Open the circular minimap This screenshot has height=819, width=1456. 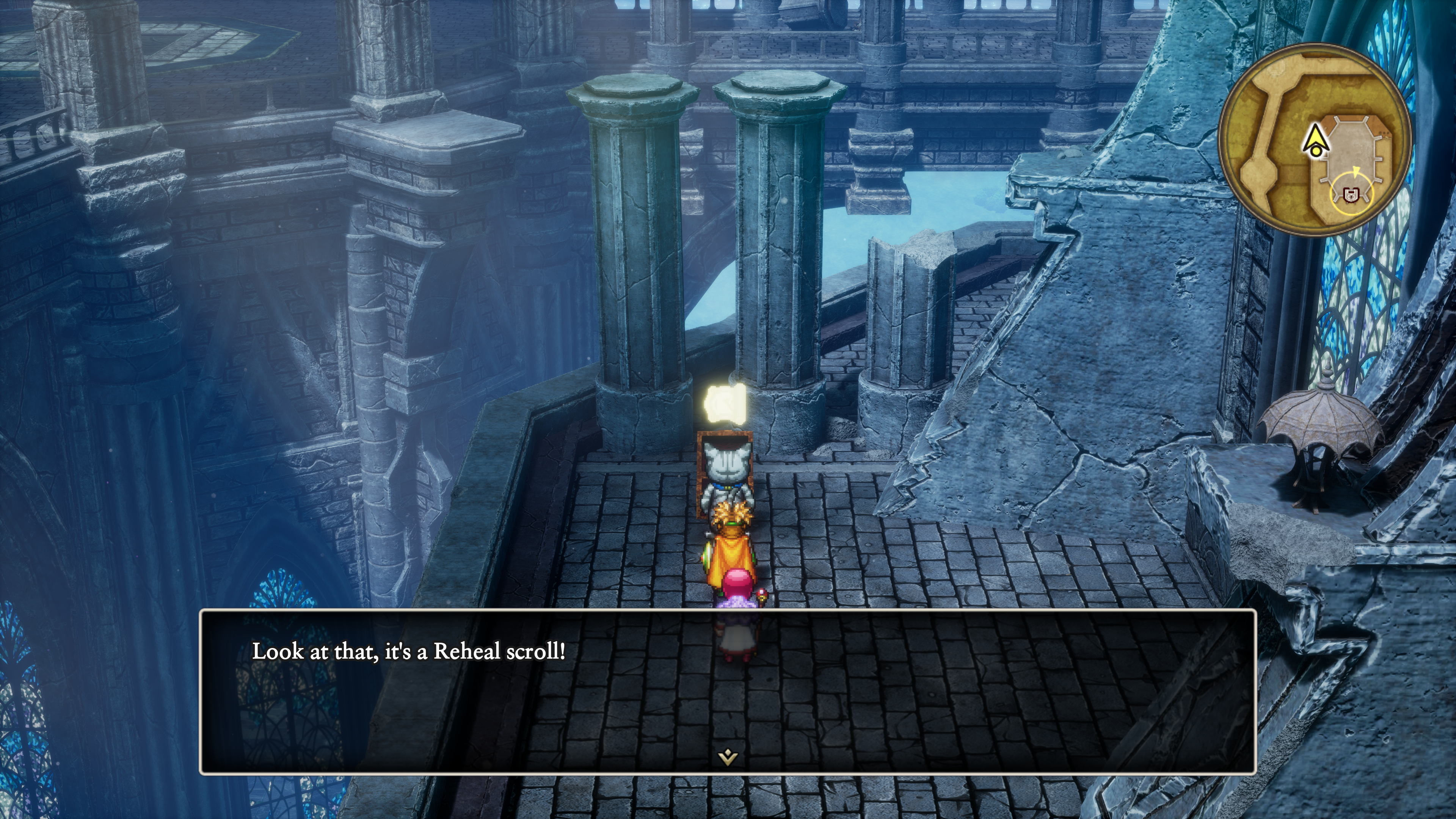coord(1315,137)
